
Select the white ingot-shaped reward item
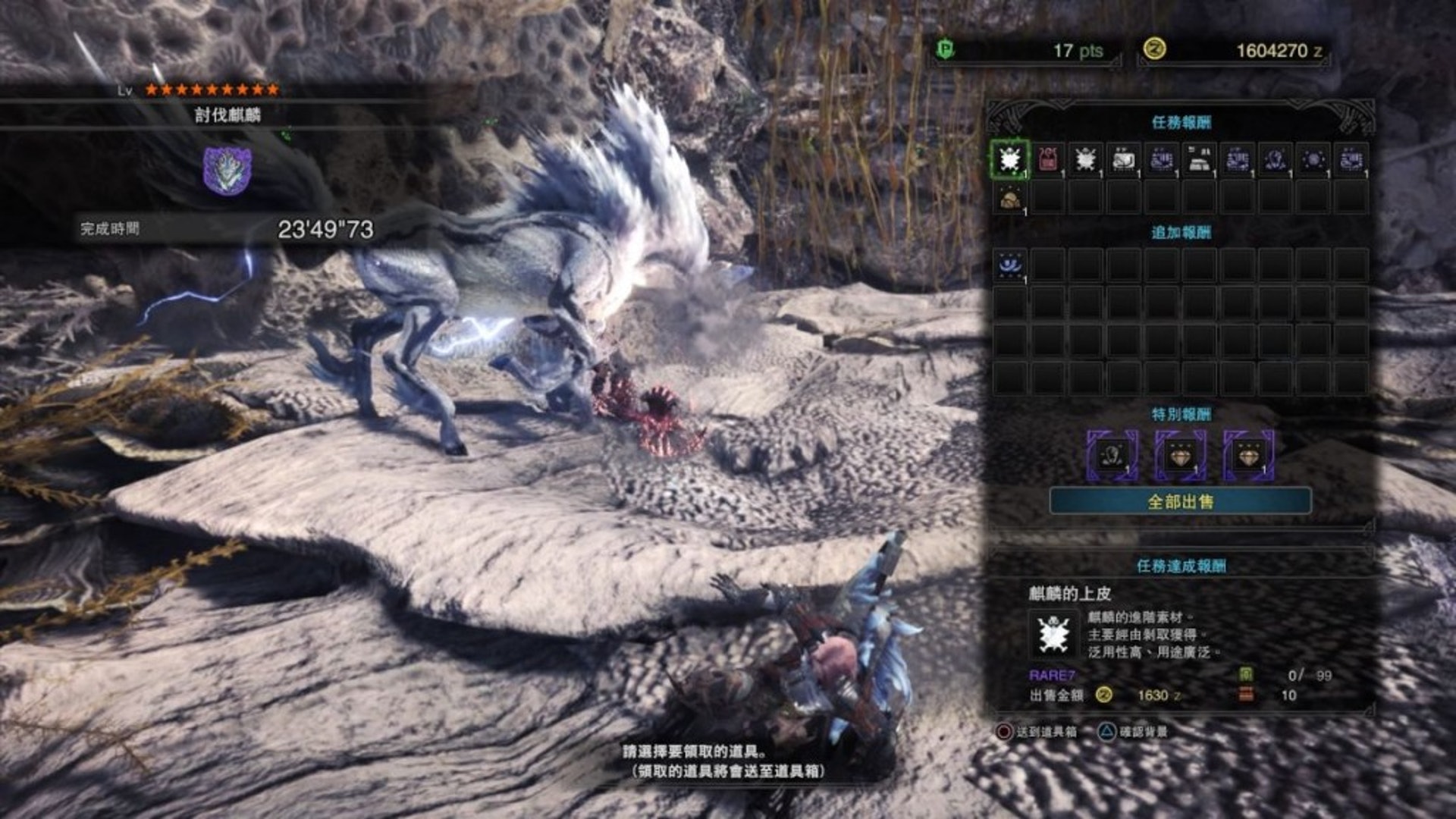(x=1199, y=159)
